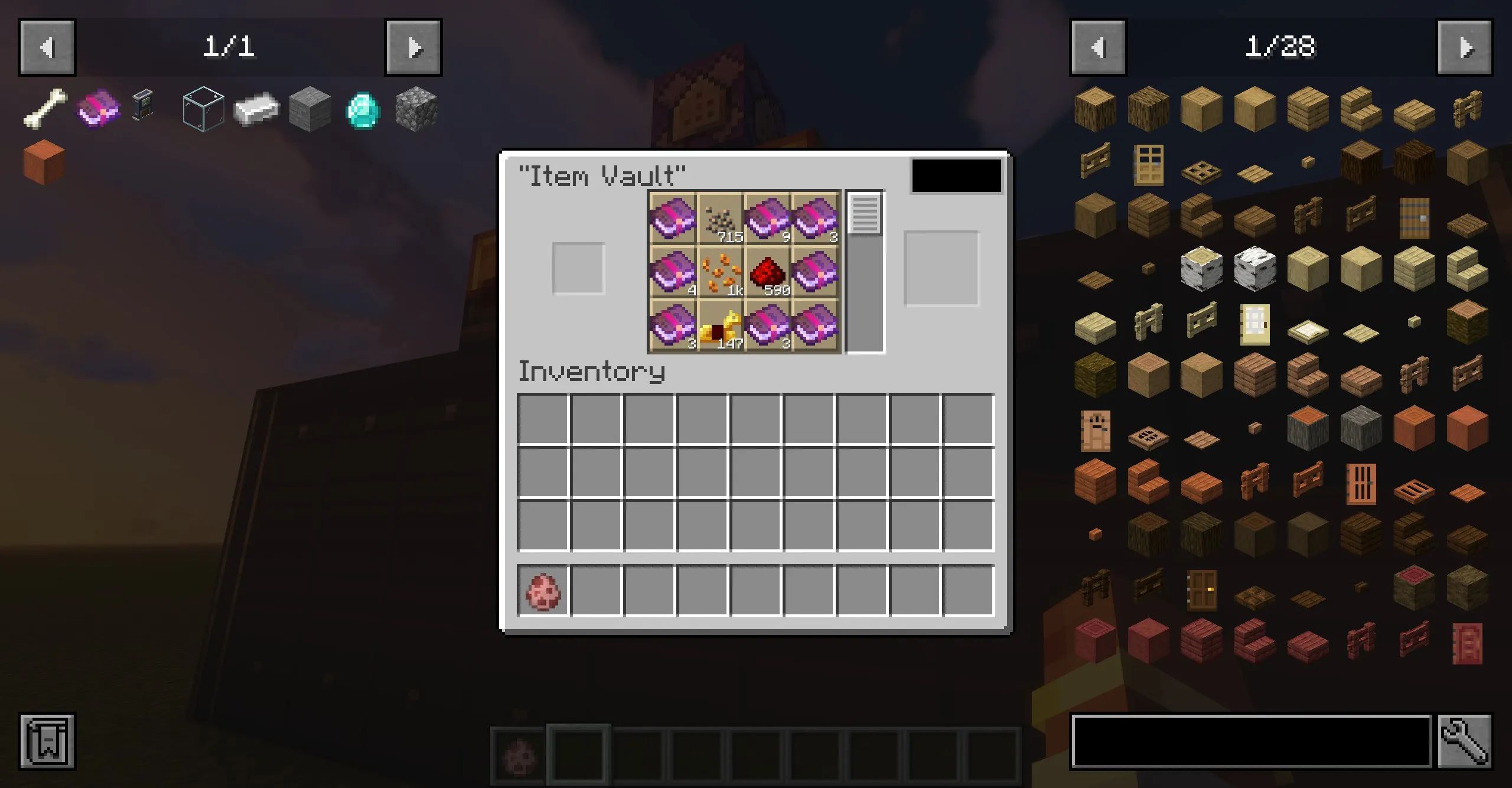Pick the glass block from the favorites row

(x=203, y=109)
